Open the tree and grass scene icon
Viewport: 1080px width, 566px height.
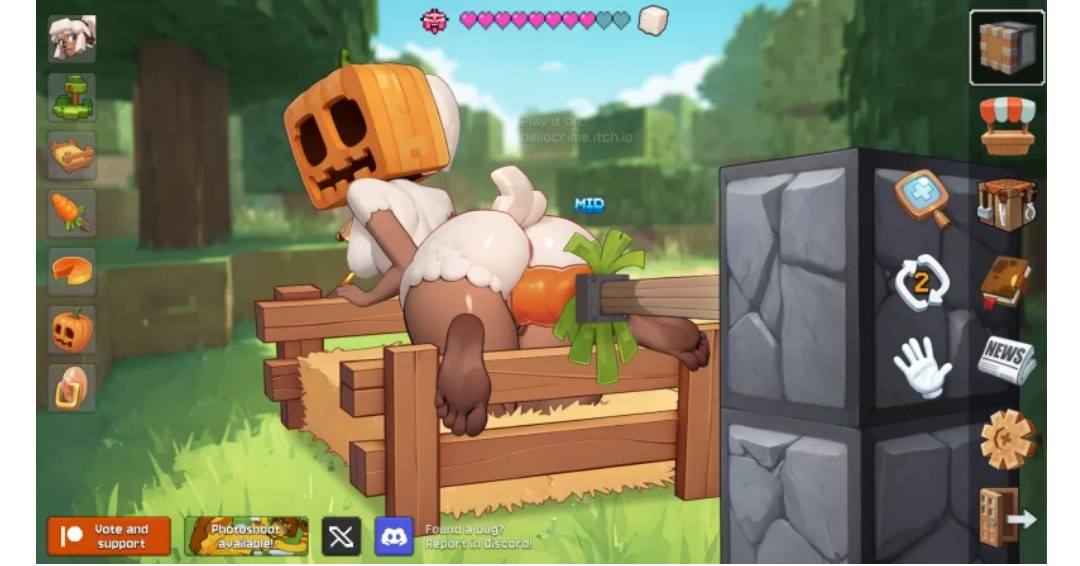click(72, 97)
